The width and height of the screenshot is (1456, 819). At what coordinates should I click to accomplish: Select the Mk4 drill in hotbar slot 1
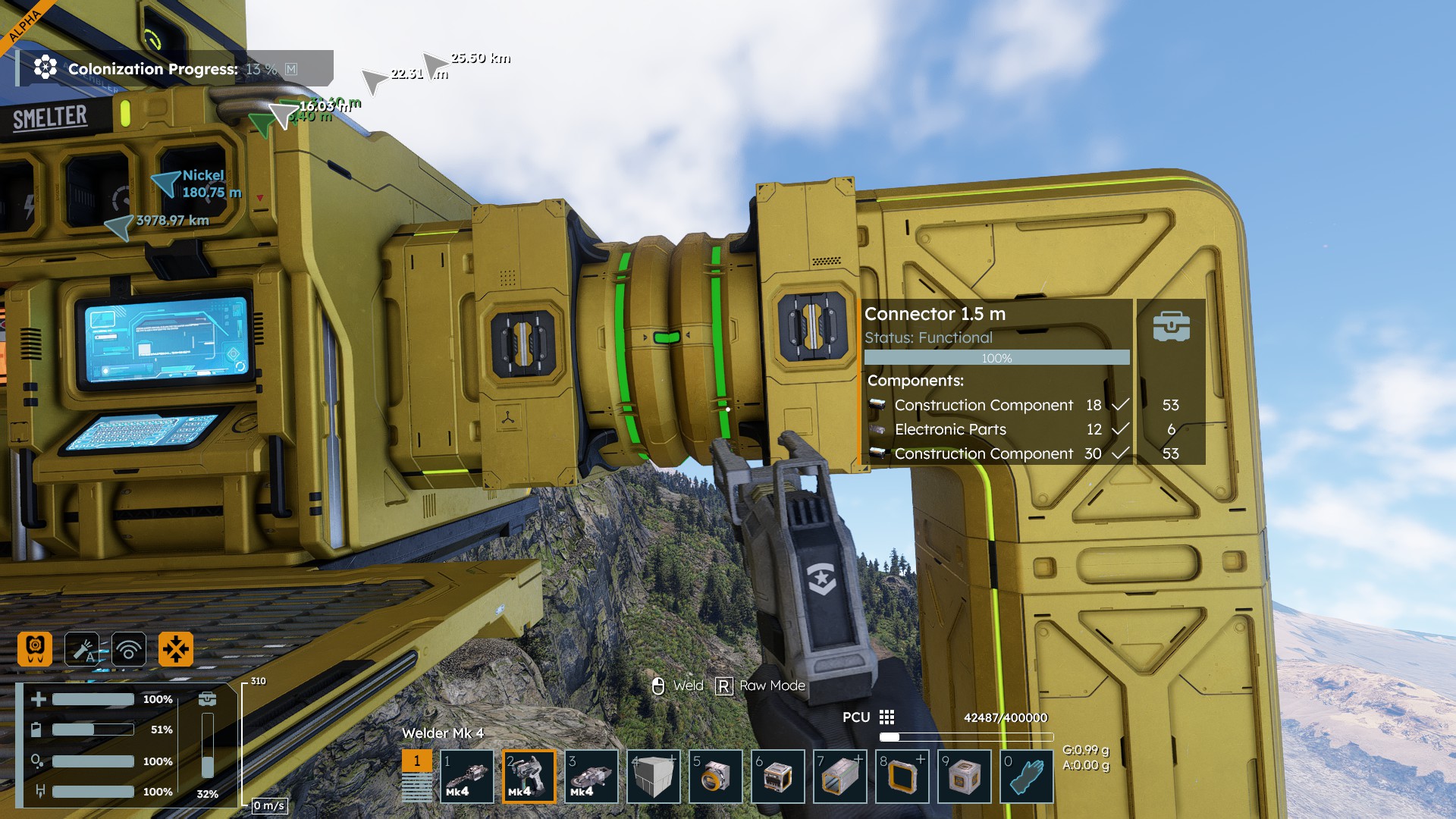(467, 777)
